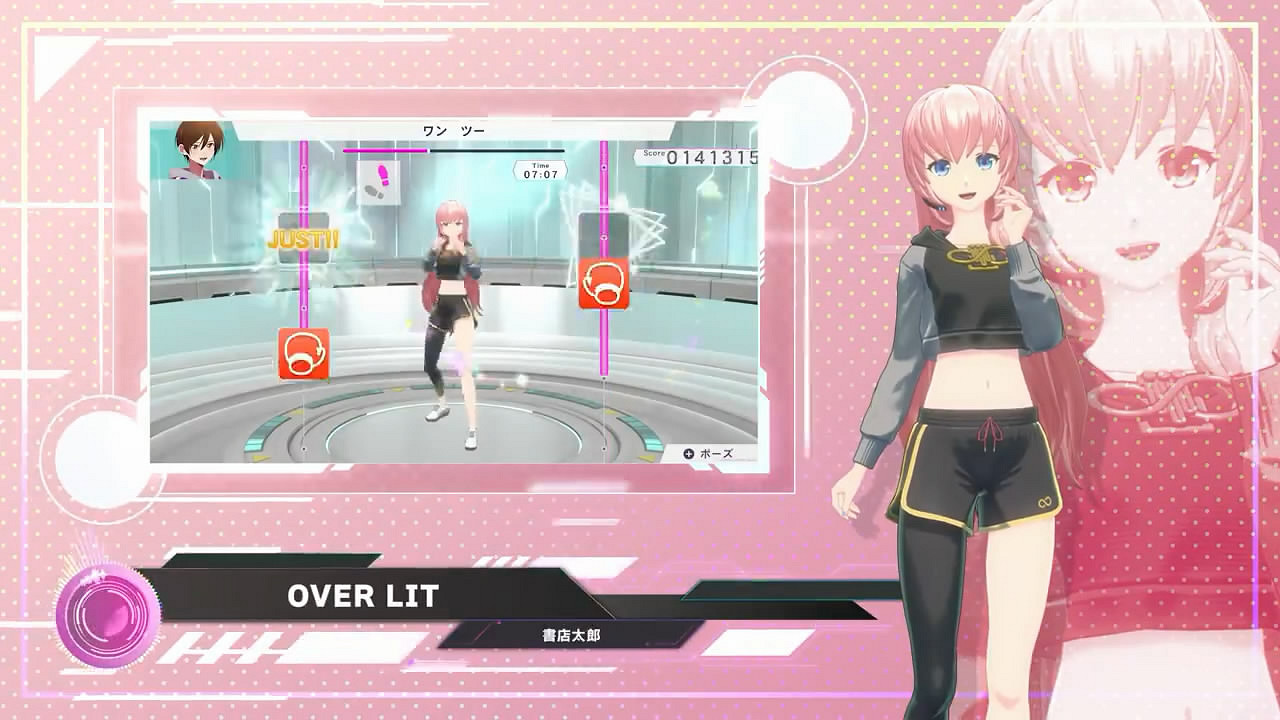Click the OVER LIT title text
Image resolution: width=1280 pixels, height=720 pixels.
[363, 597]
